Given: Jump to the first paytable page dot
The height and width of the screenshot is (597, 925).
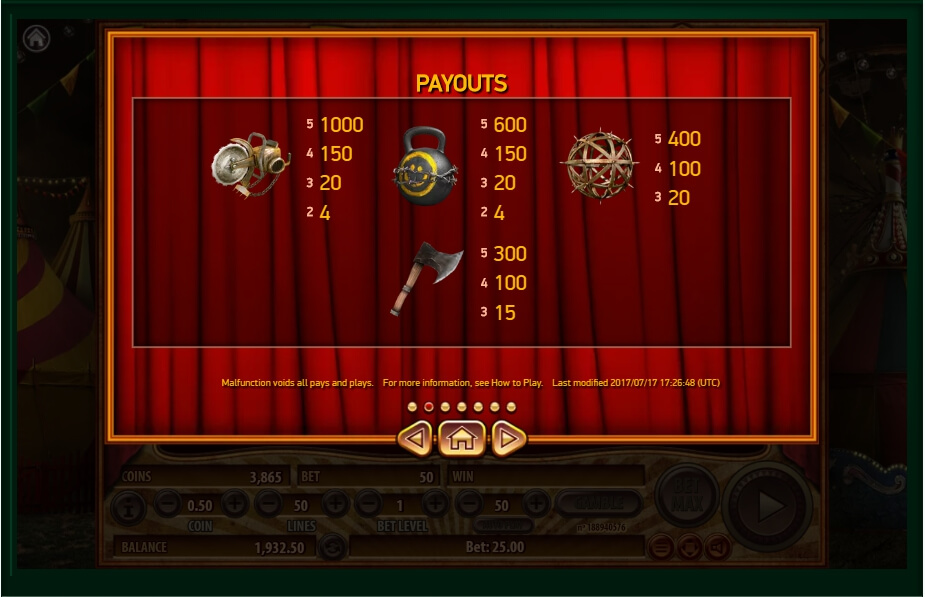Looking at the screenshot, I should click(x=412, y=407).
